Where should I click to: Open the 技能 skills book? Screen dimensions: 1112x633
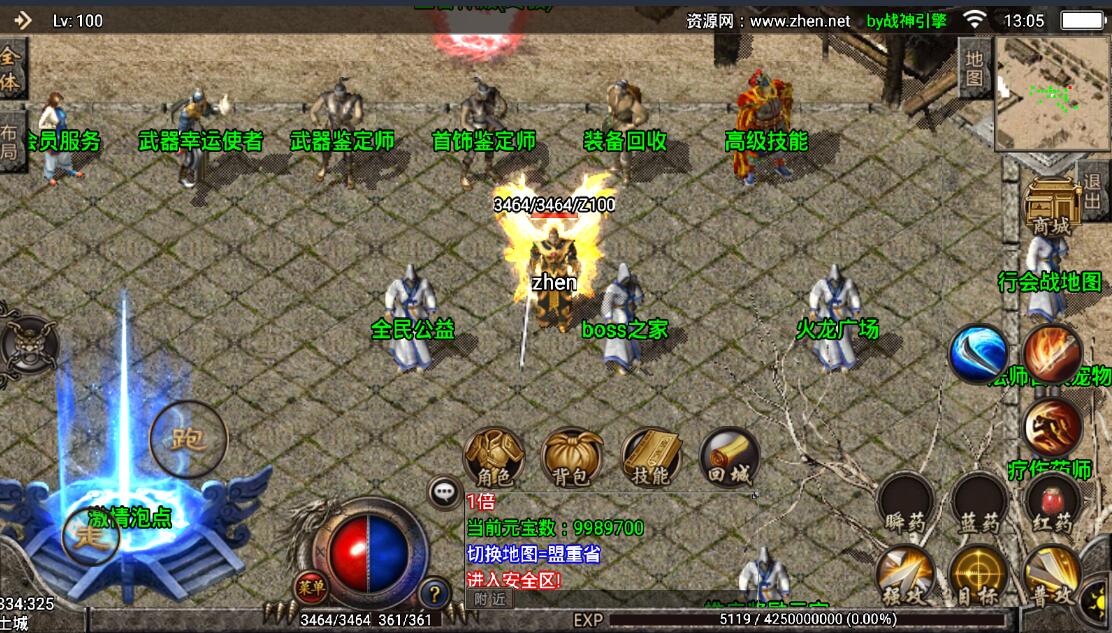tap(651, 458)
